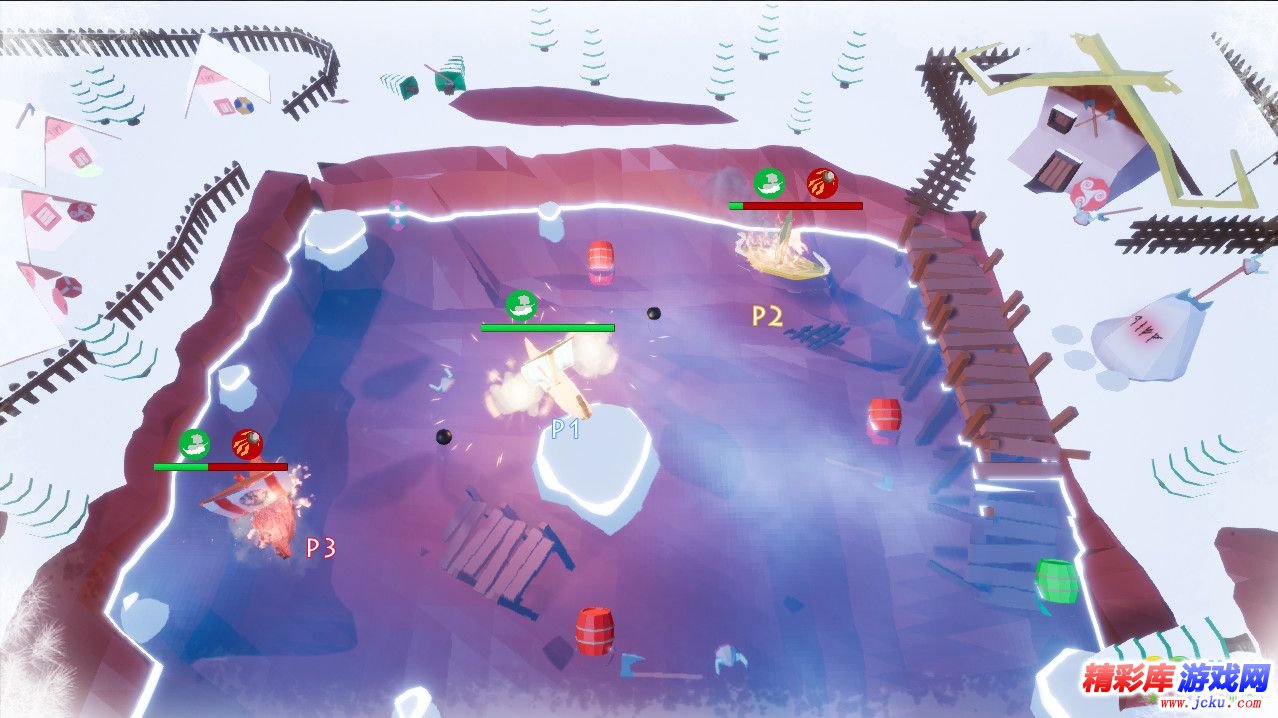Click P3's red flaming cannonball icon

pos(247,443)
